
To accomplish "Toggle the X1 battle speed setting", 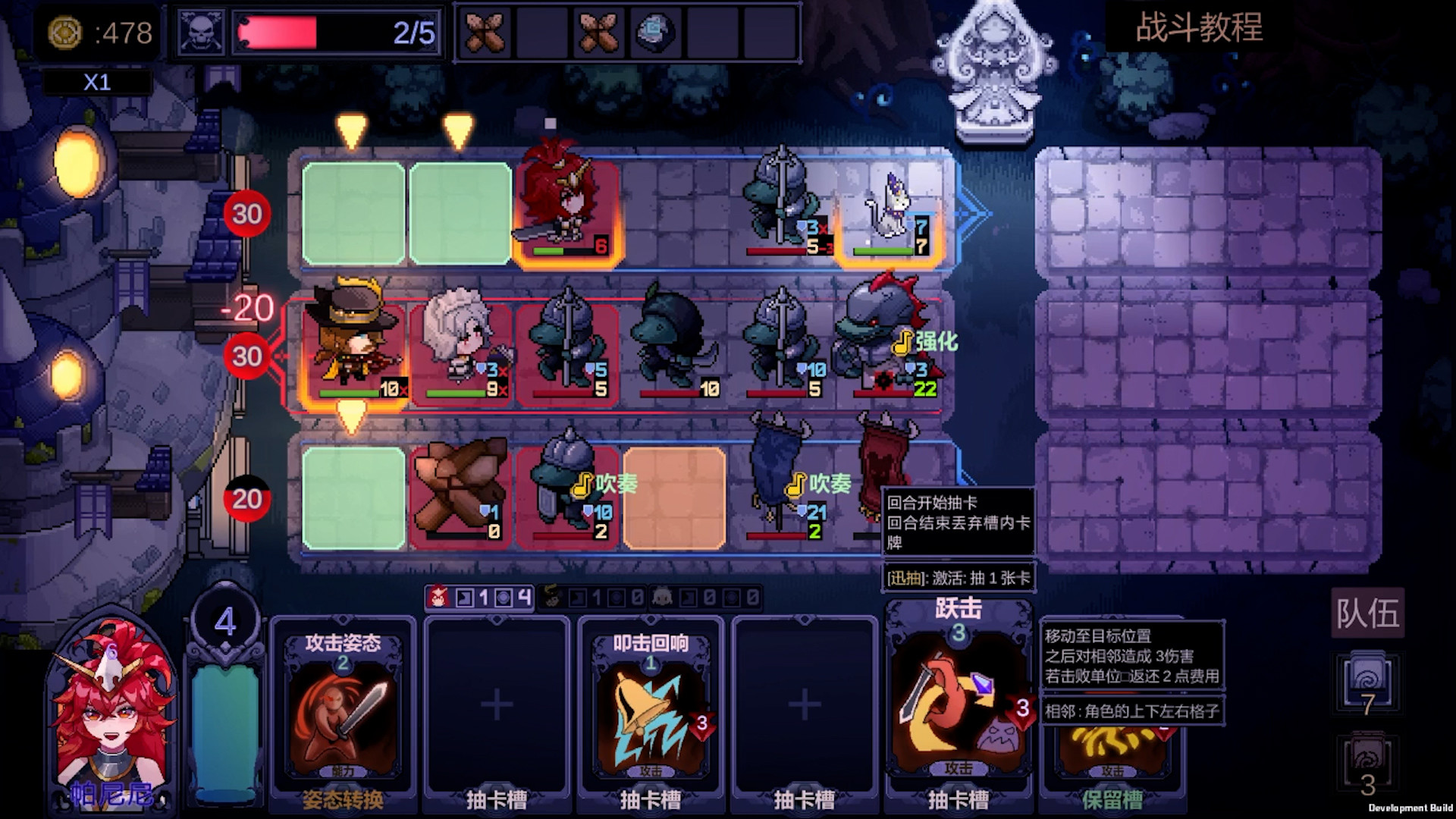I will [96, 82].
